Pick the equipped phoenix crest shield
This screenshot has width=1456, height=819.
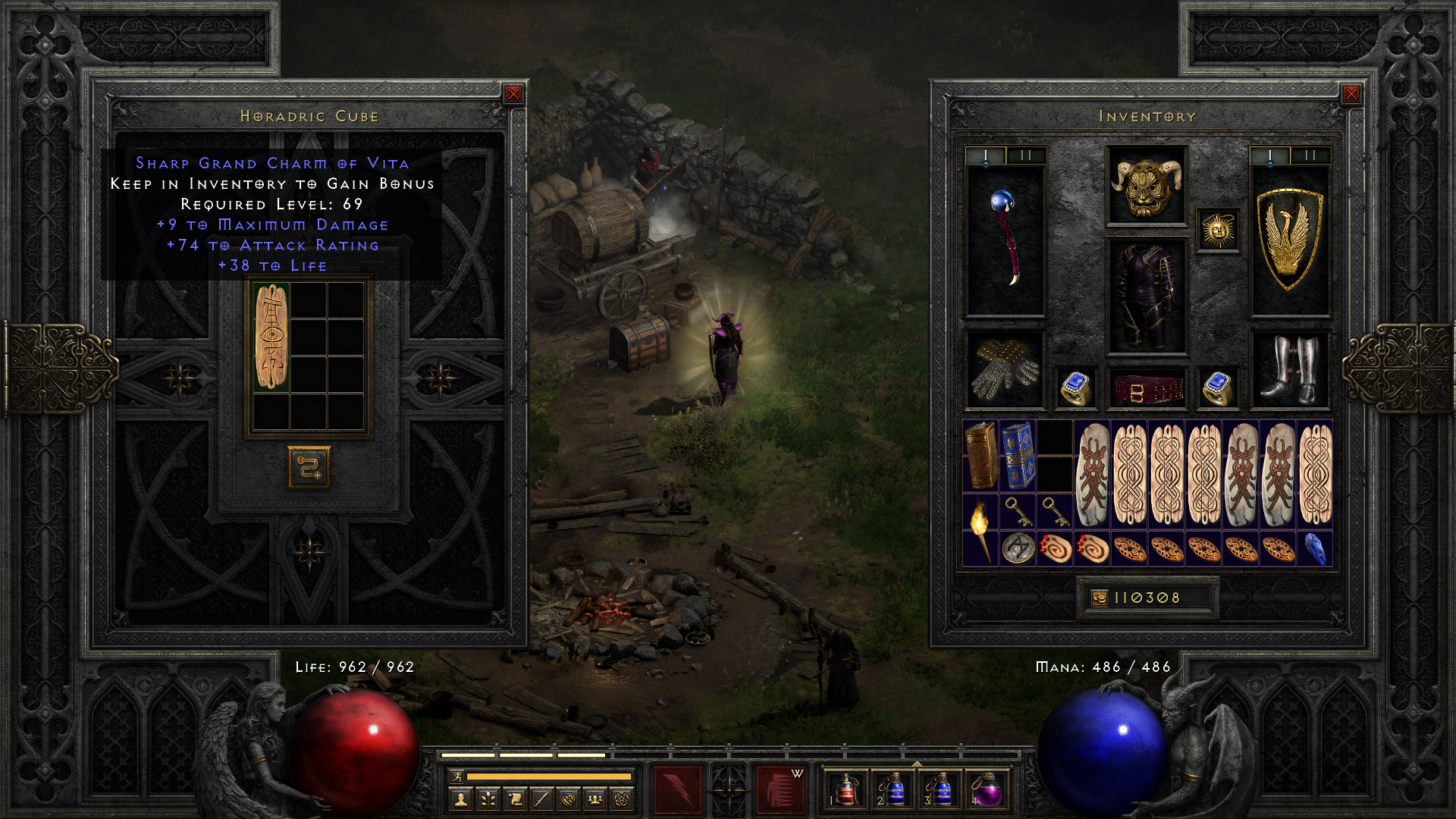tap(1289, 239)
